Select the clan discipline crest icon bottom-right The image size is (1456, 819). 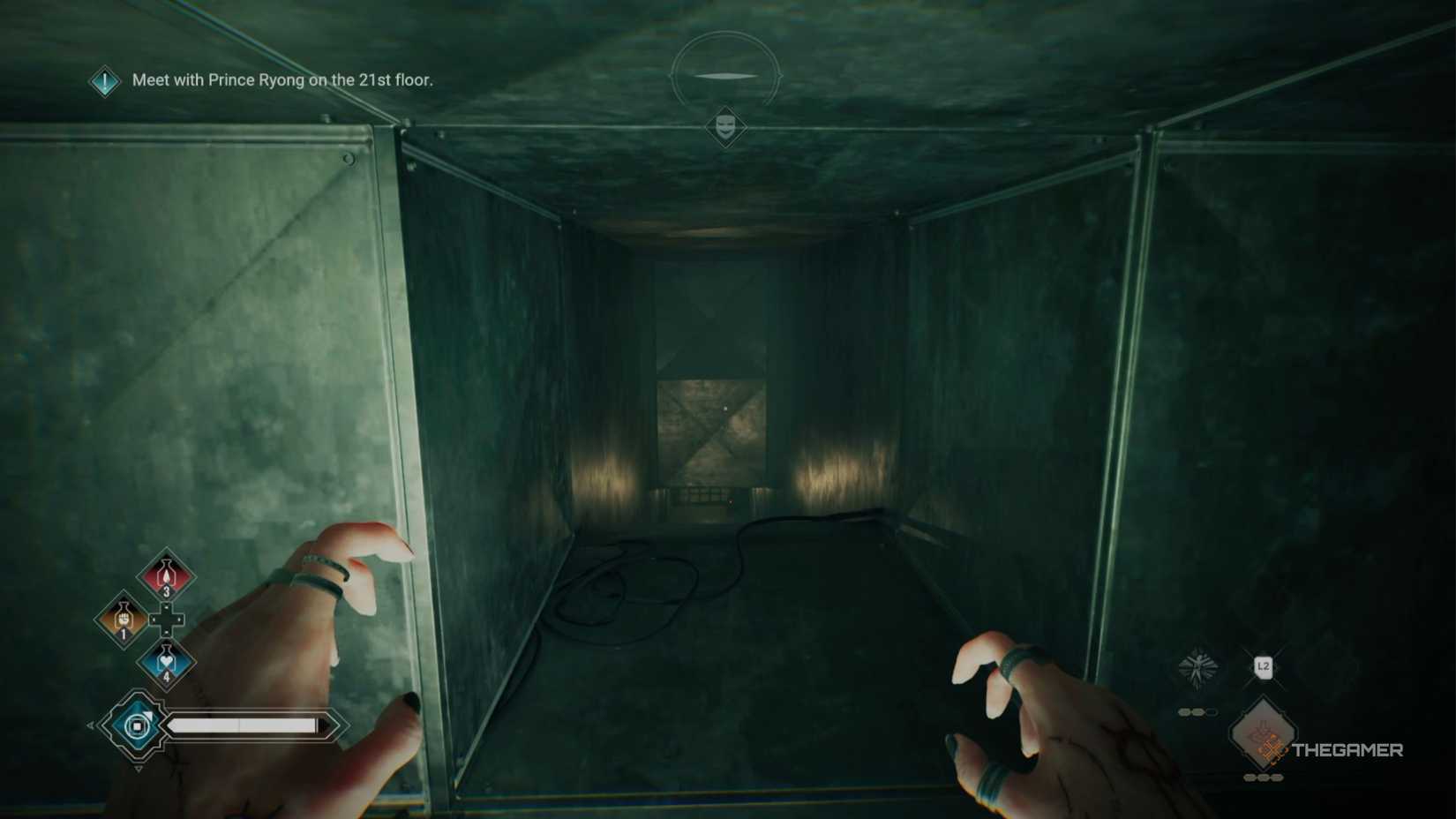[1197, 665]
